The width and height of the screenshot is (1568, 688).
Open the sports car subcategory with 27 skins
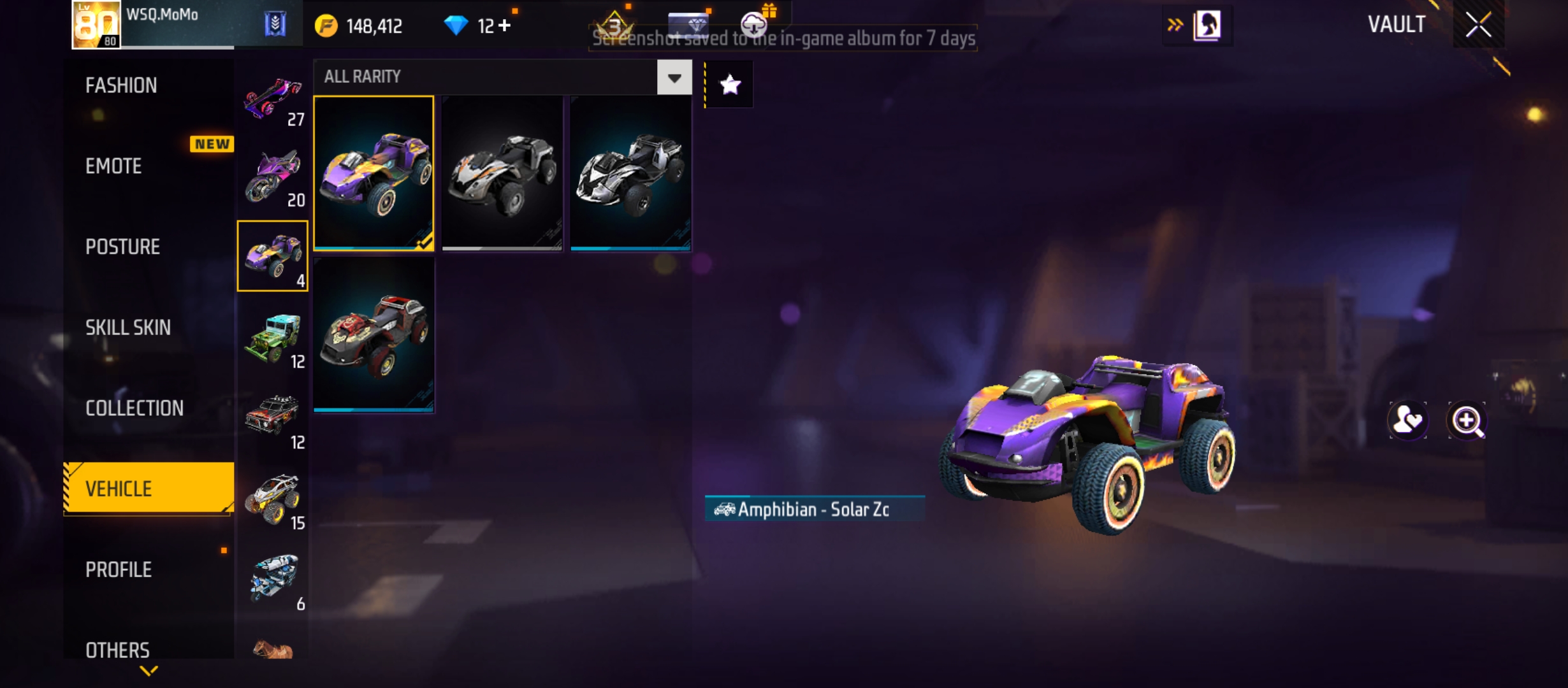coord(273,101)
